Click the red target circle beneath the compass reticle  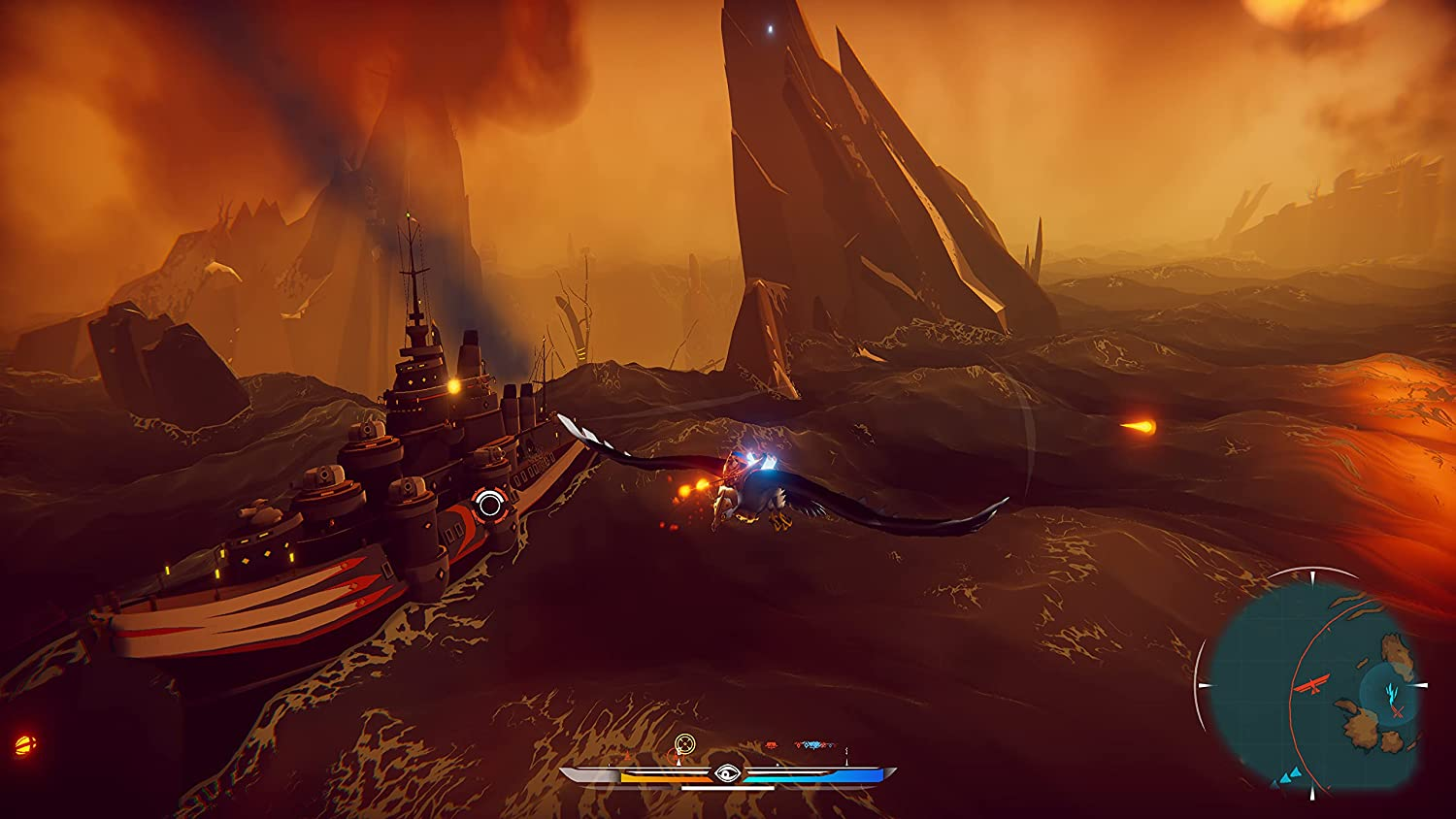point(676,755)
